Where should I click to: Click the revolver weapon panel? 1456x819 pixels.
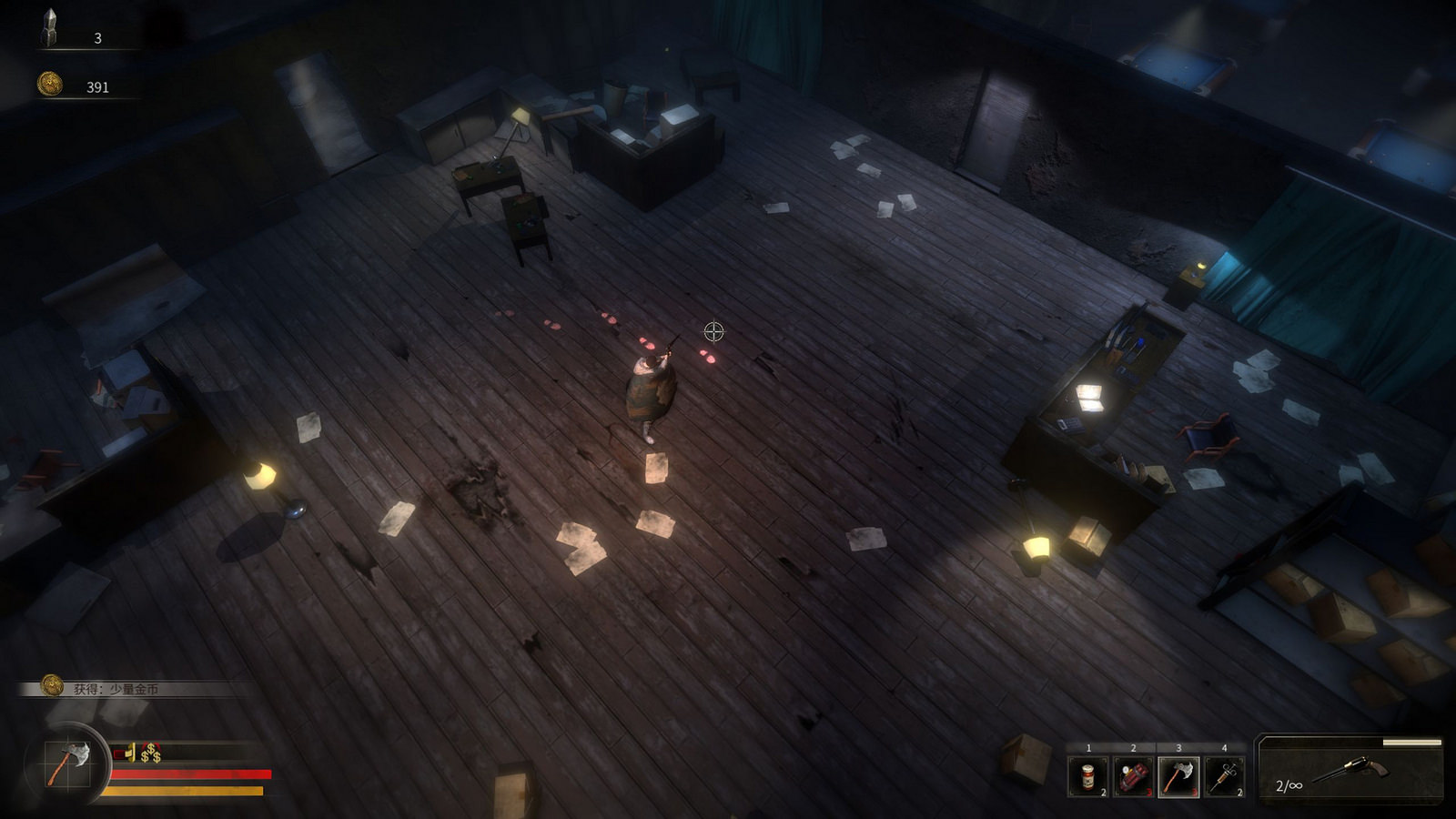[x=1350, y=771]
